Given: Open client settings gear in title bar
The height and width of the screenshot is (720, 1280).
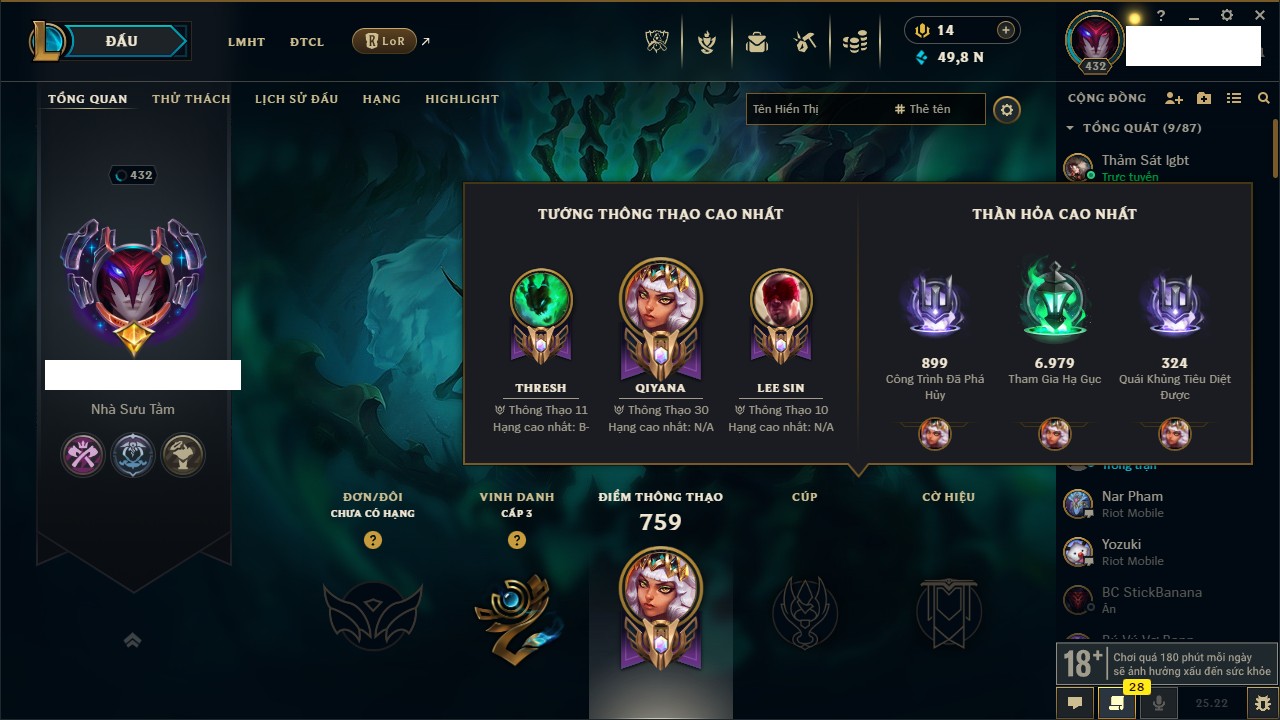Looking at the screenshot, I should [1227, 16].
